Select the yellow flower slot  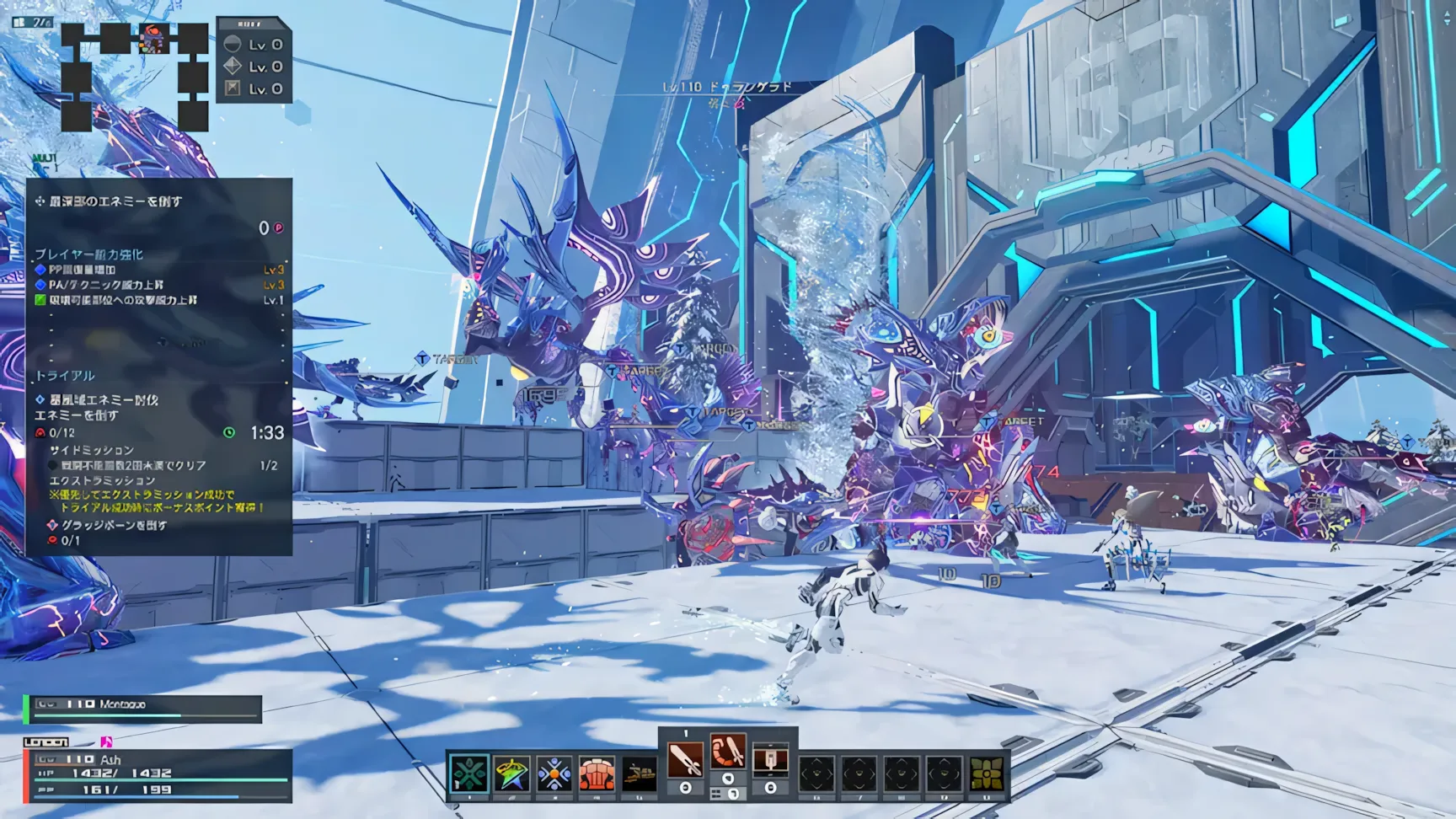click(988, 773)
